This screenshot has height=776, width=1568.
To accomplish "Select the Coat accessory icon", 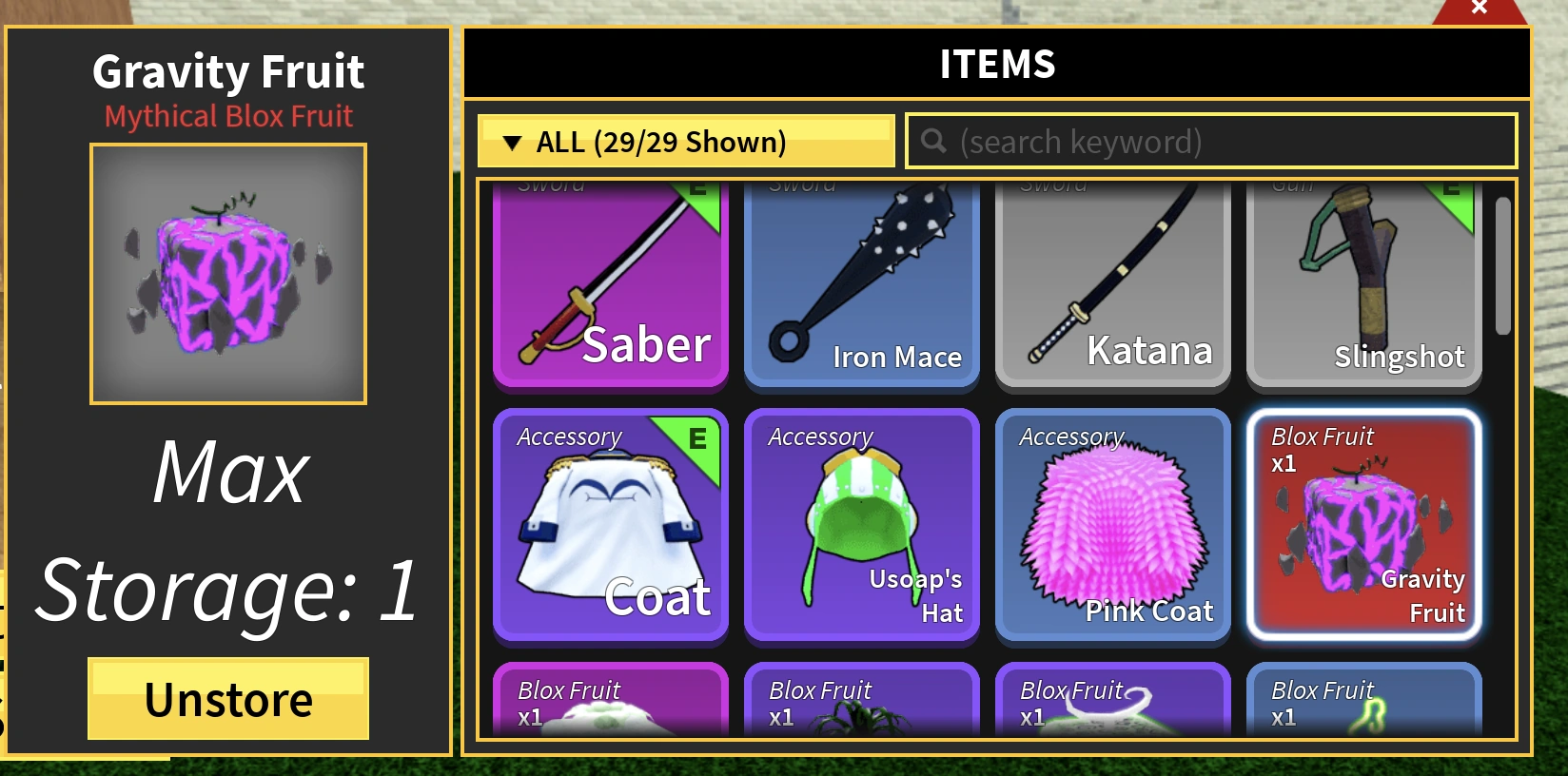I will (x=610, y=528).
